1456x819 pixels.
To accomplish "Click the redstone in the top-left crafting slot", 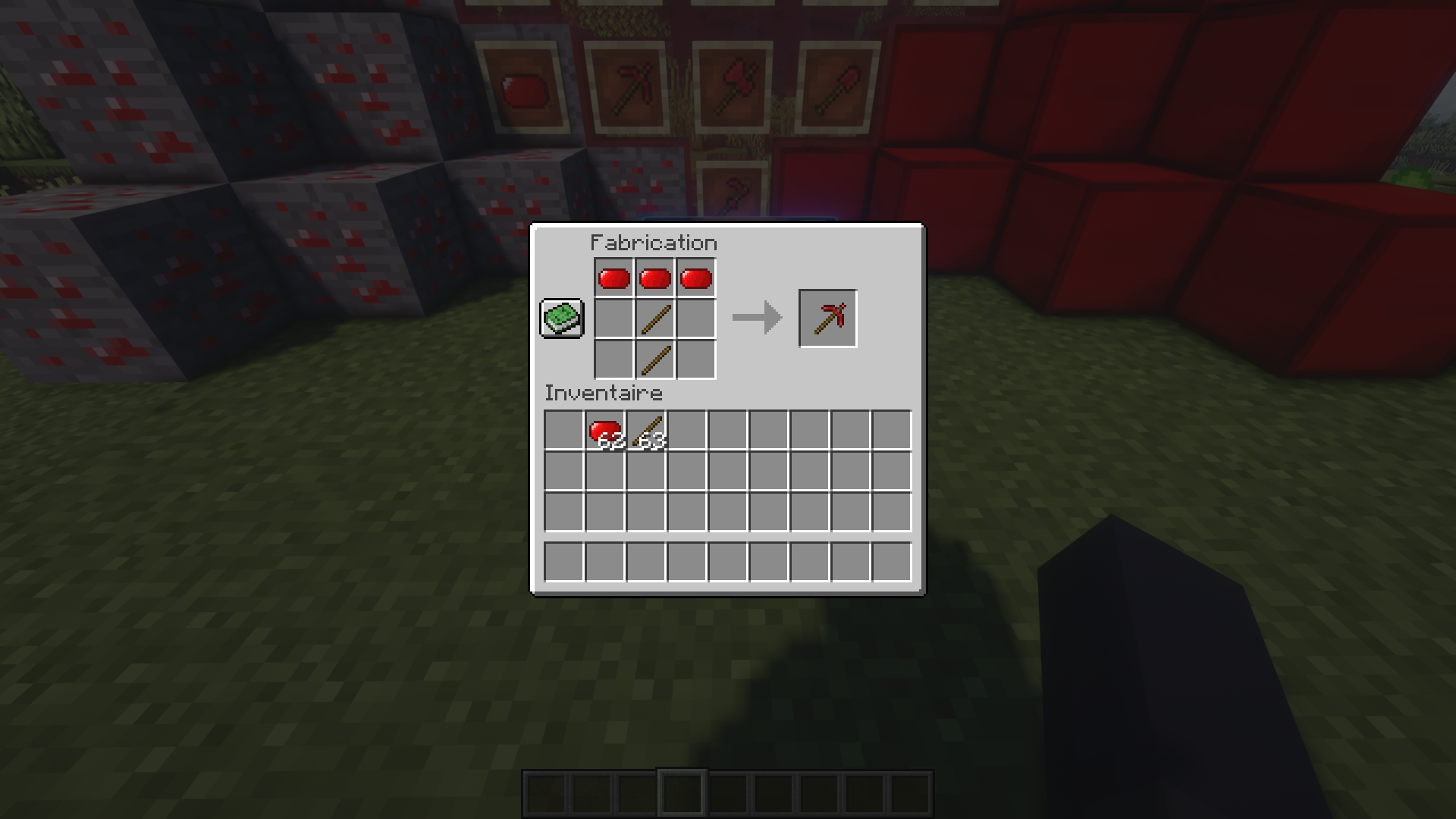I will pos(614,278).
